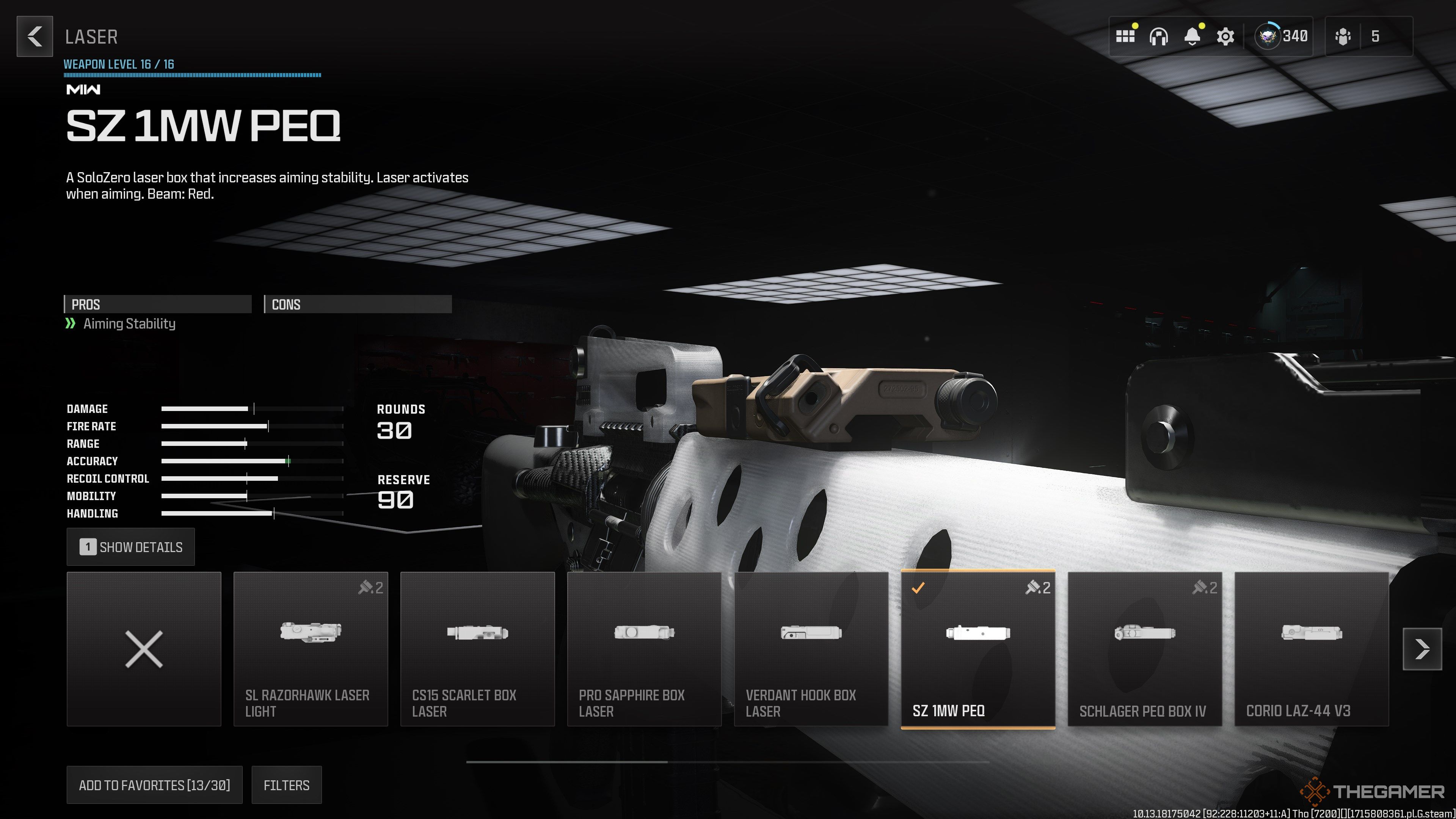Screen dimensions: 1456x819
Task: Remove the laser with the X tile
Action: coord(144,649)
